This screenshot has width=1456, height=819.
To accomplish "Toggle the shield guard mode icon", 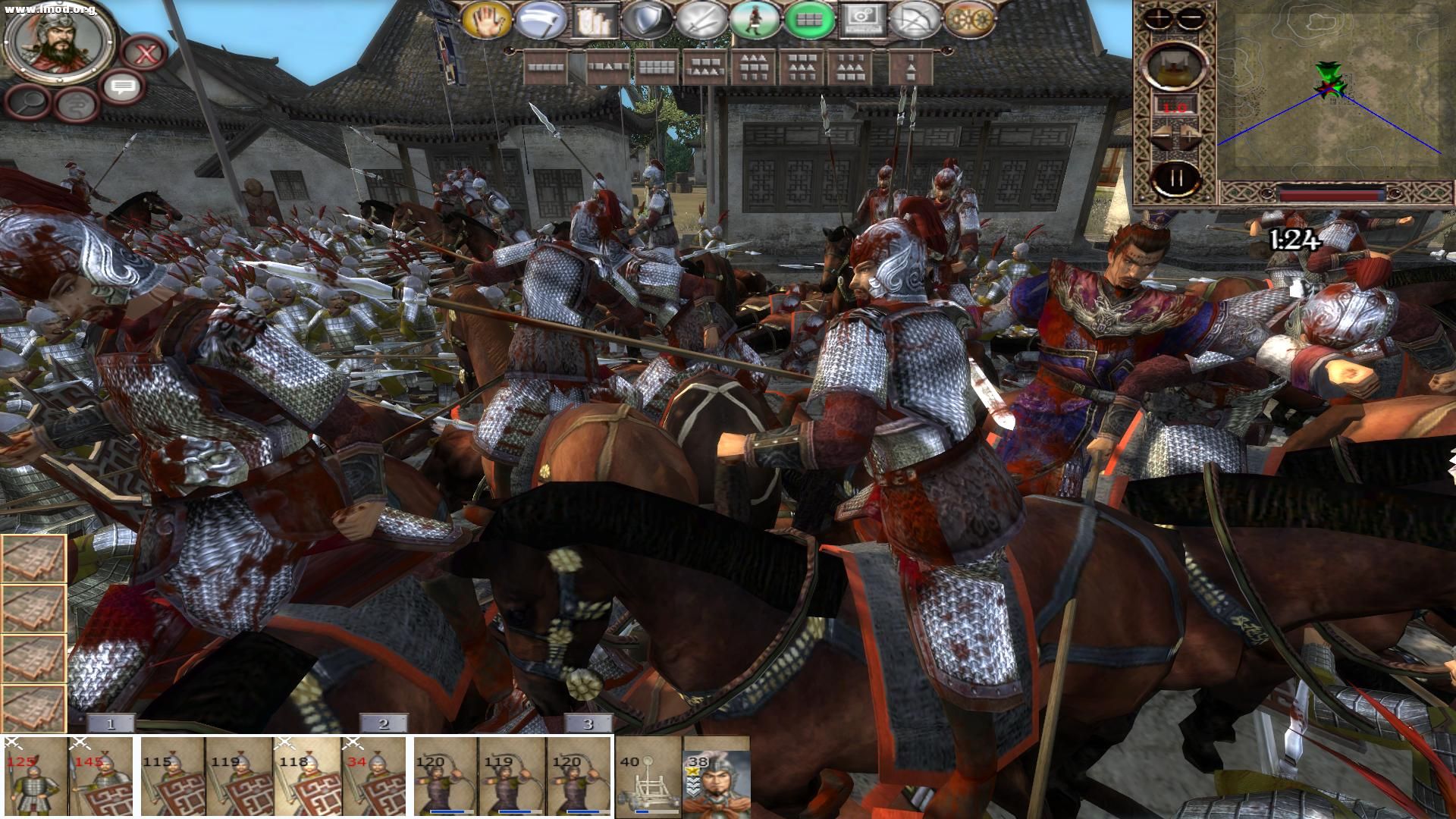I will pyautogui.click(x=647, y=20).
